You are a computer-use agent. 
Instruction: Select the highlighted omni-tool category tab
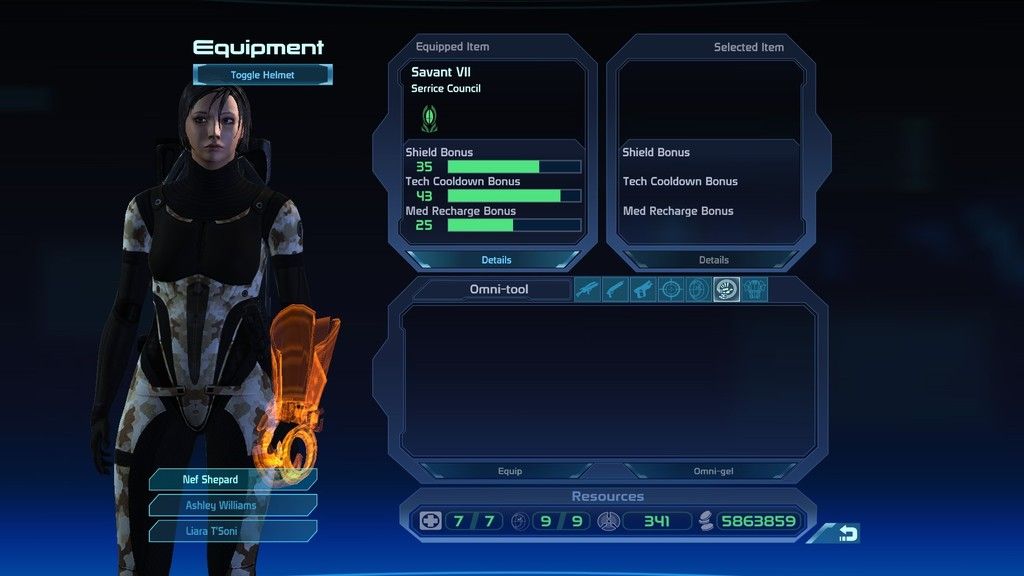coord(726,290)
